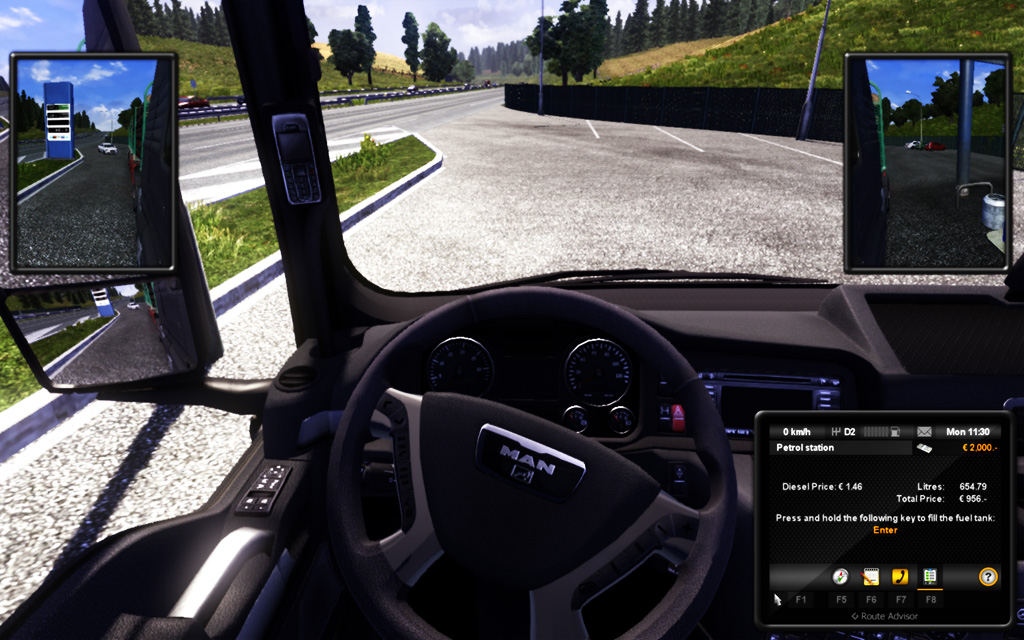Switch to the notepad job info tab

pyautogui.click(x=870, y=576)
